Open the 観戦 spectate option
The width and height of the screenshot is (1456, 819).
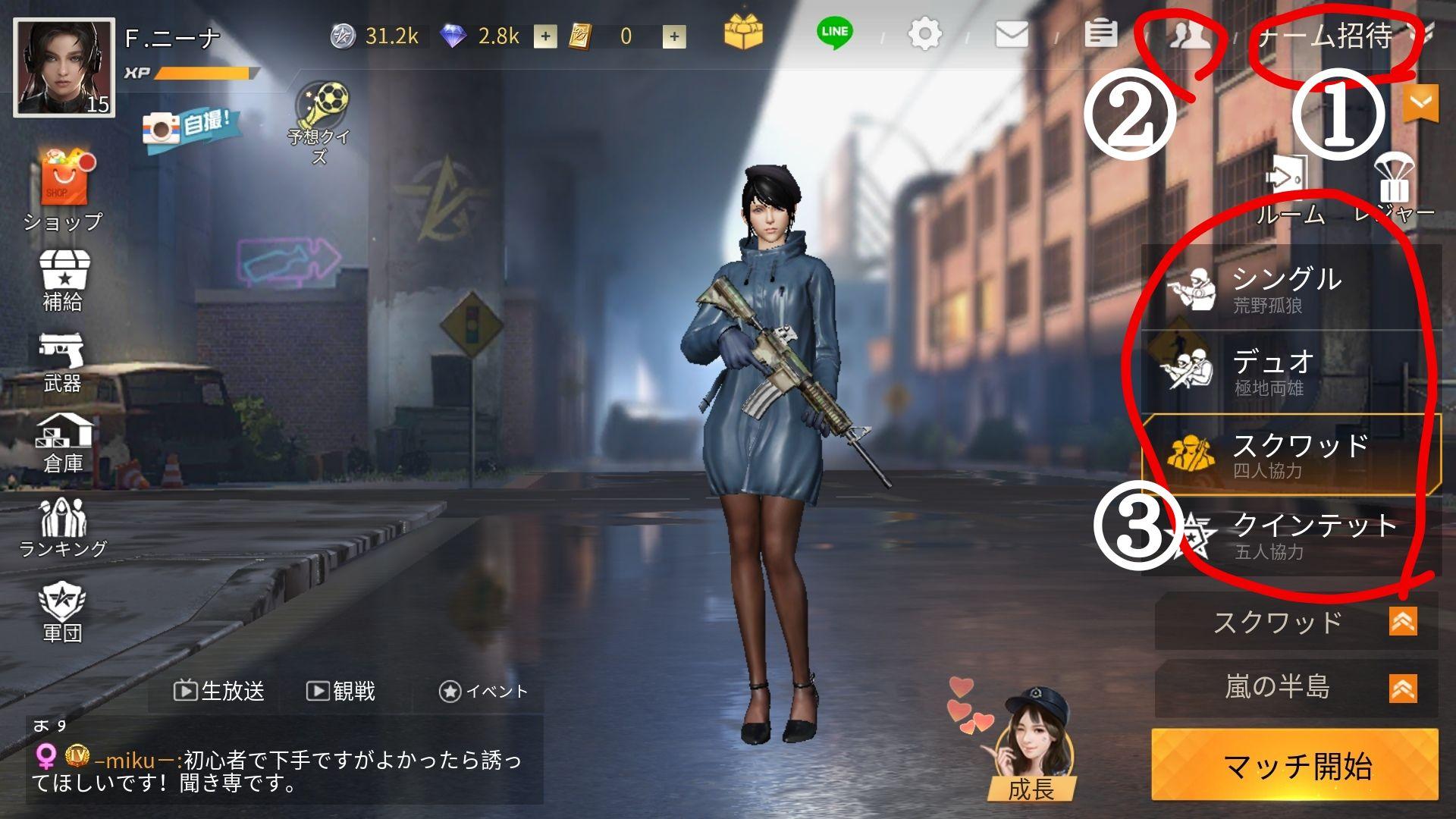(x=341, y=691)
